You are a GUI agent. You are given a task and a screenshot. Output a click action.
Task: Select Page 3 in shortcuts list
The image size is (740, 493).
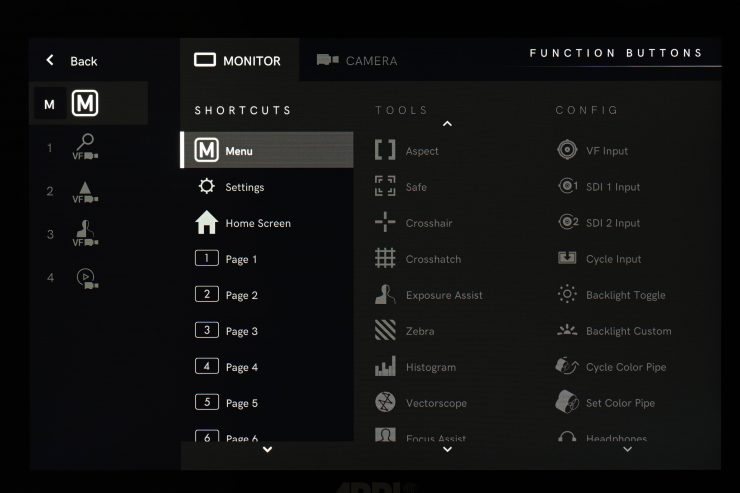point(241,331)
